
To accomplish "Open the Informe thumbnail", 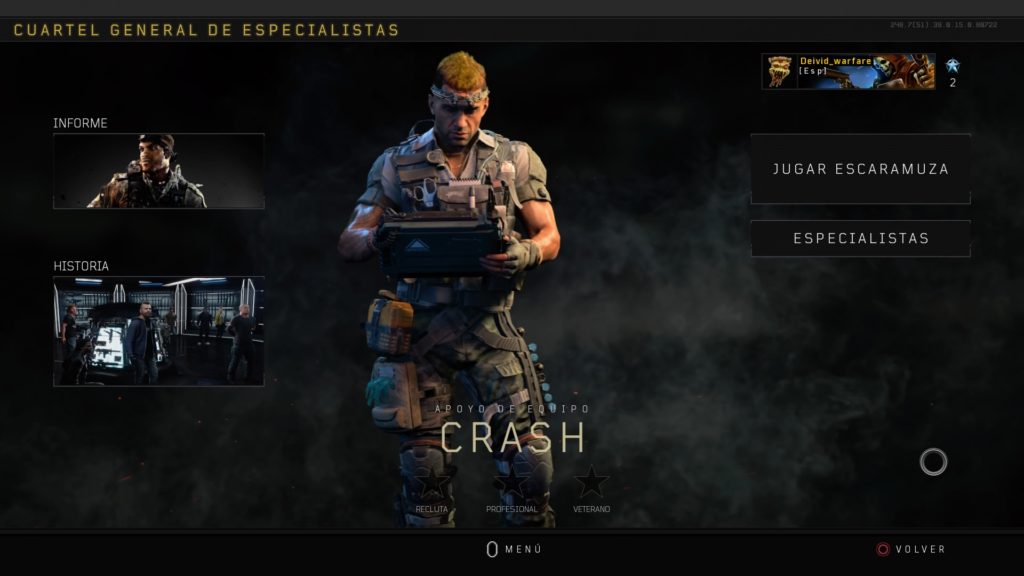I will tap(159, 171).
